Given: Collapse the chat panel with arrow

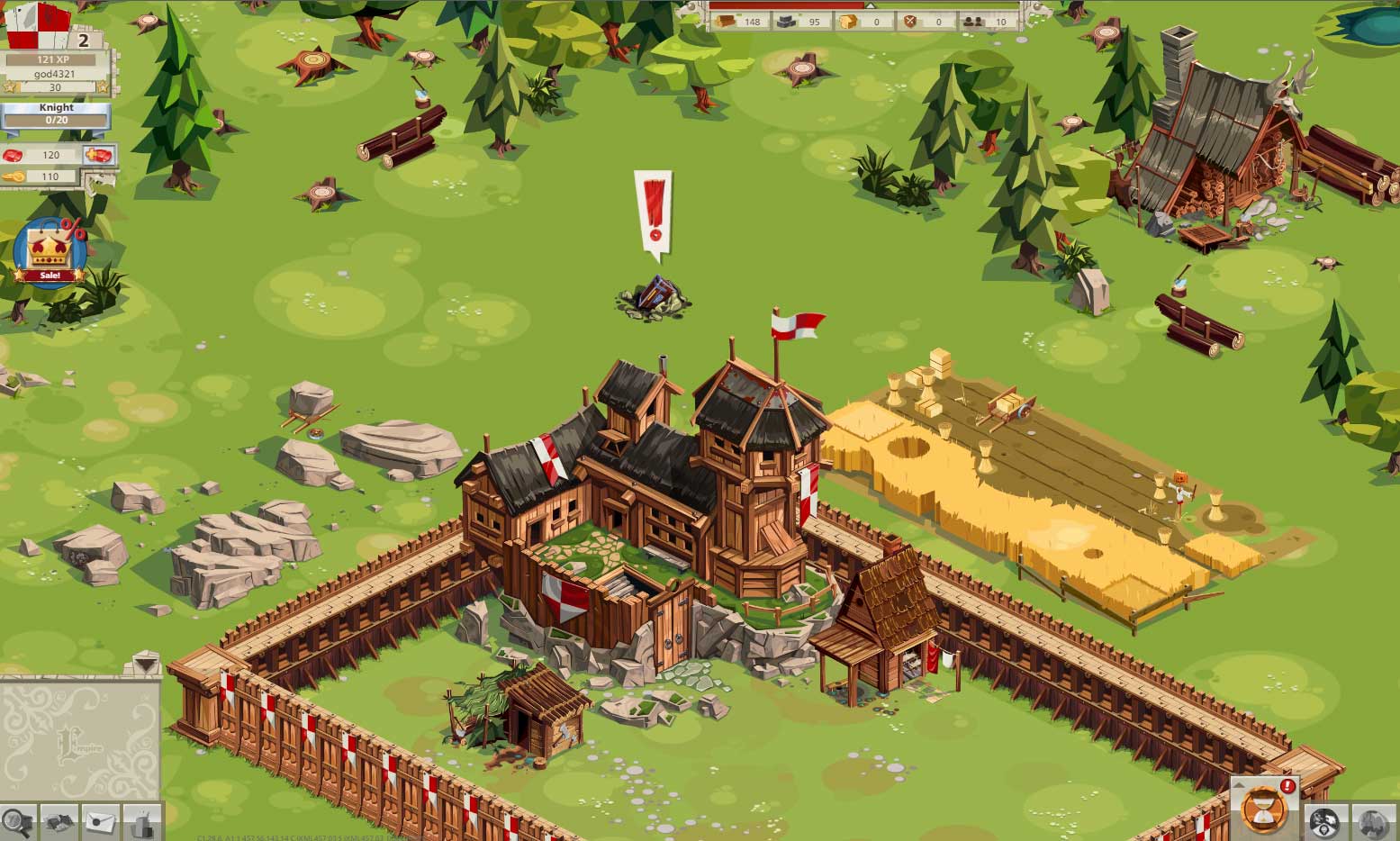Looking at the screenshot, I should [144, 665].
